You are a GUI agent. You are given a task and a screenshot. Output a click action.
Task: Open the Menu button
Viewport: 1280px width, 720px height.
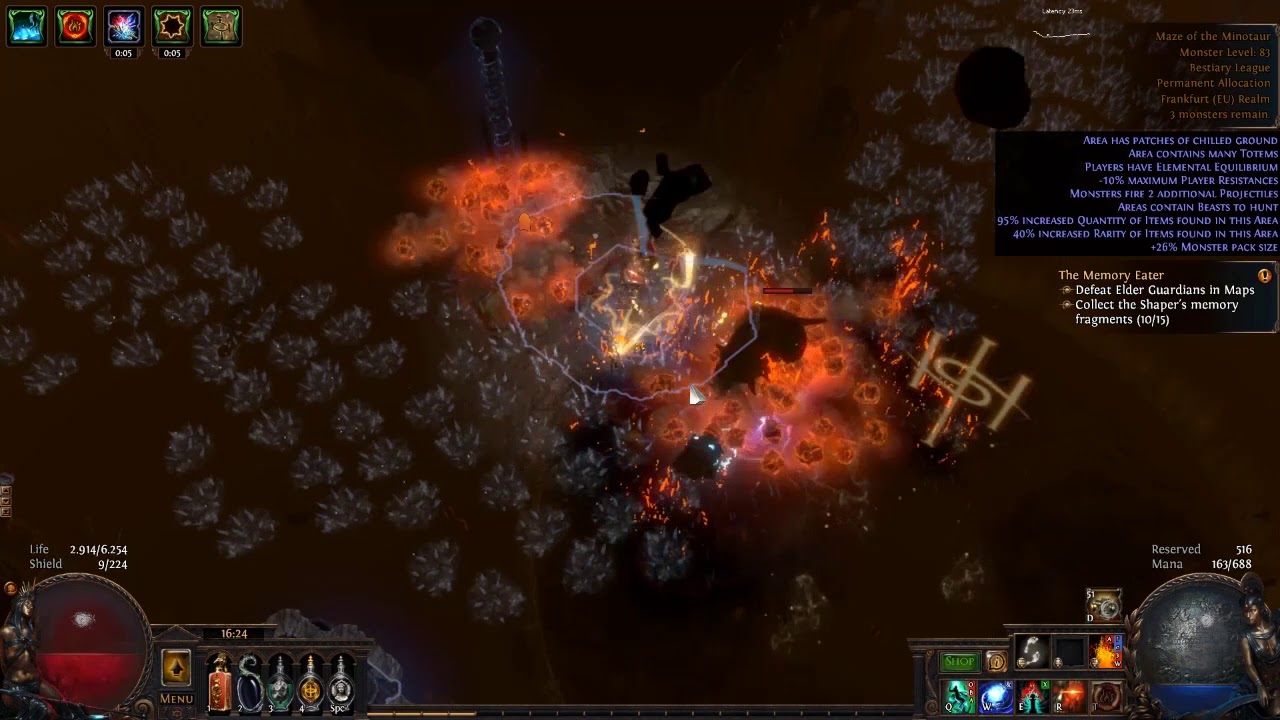176,699
